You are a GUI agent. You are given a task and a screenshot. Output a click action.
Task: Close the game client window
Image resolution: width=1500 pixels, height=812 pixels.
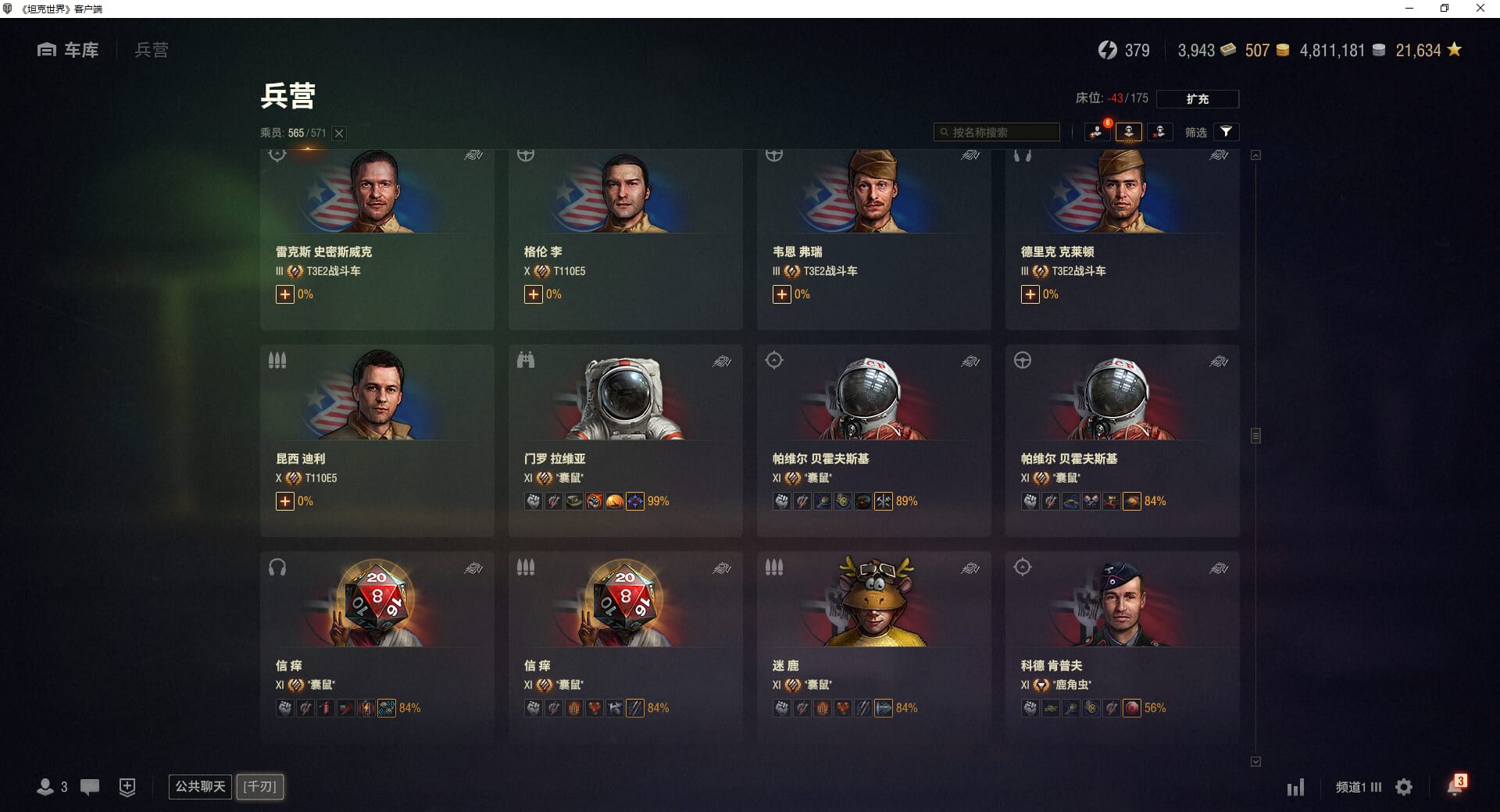1480,9
